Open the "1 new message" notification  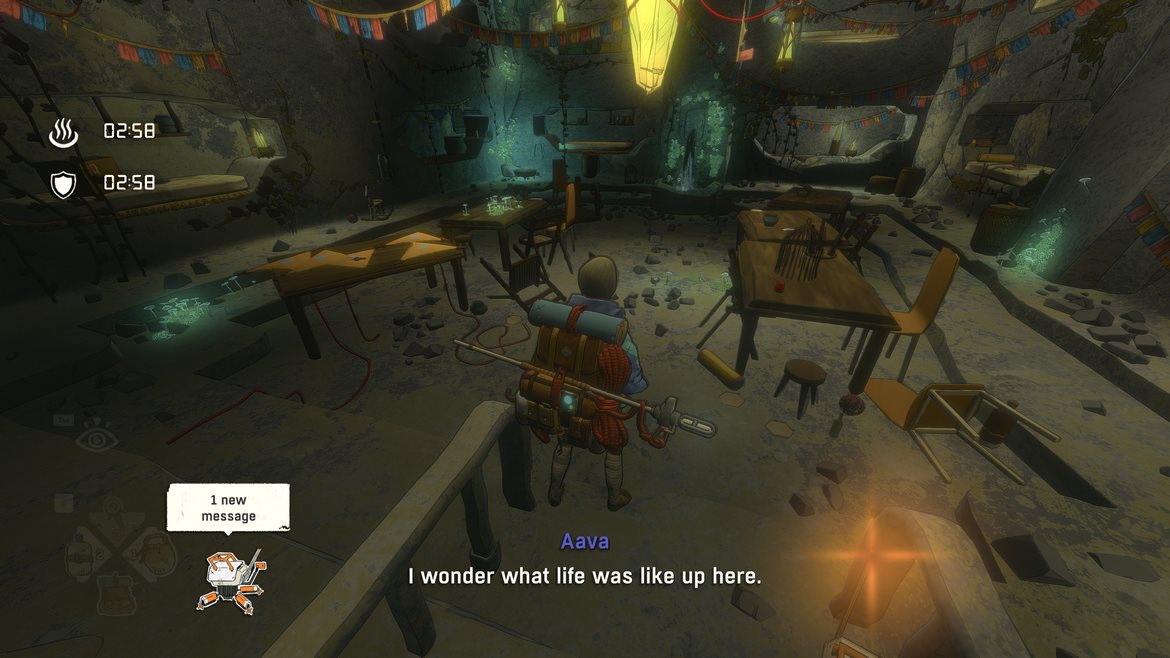228,508
